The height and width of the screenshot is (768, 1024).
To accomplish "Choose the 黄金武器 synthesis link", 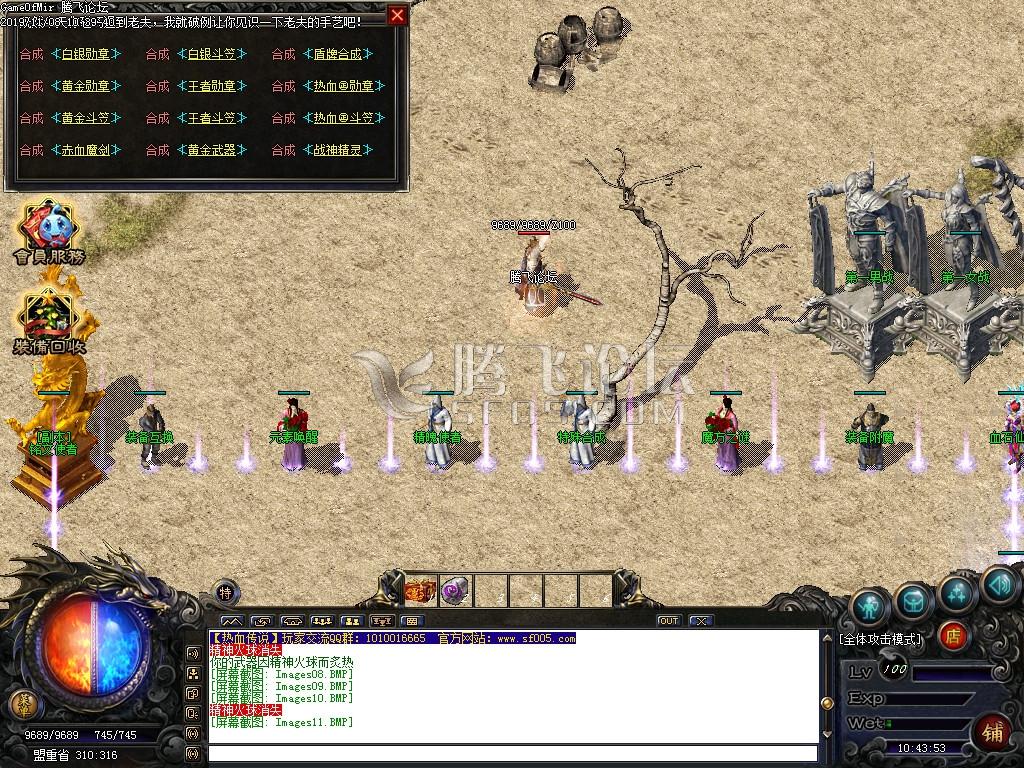I will click(x=211, y=150).
